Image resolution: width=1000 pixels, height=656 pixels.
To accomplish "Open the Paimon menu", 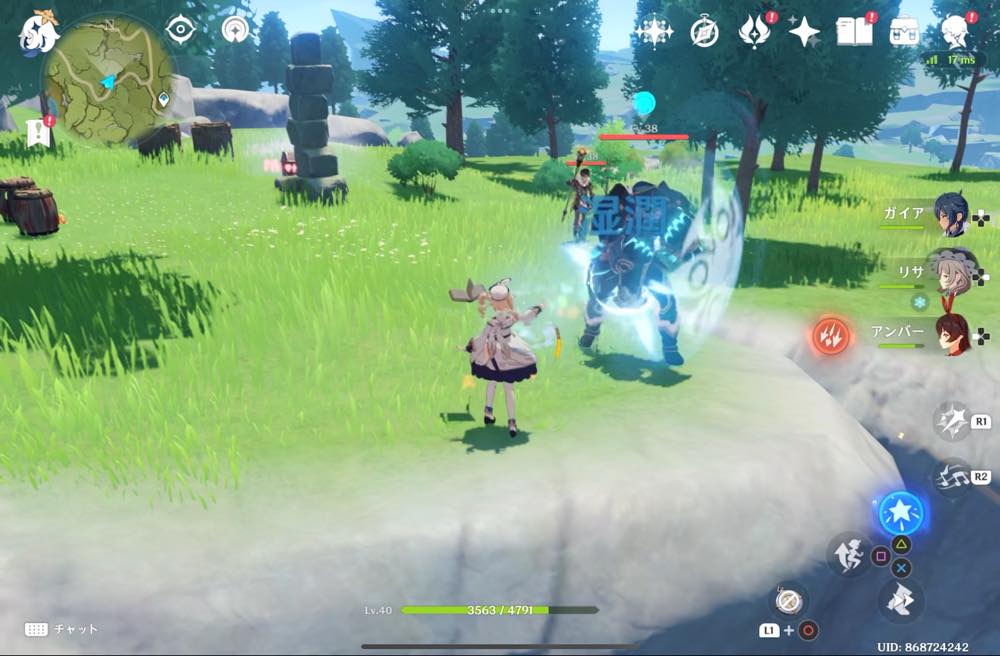I will pos(38,33).
